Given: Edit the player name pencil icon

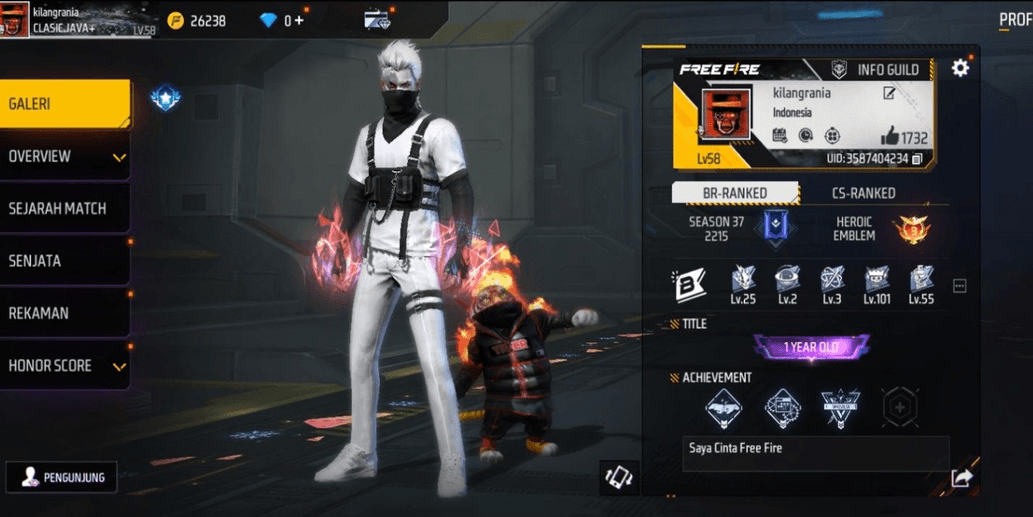Looking at the screenshot, I should 888,94.
